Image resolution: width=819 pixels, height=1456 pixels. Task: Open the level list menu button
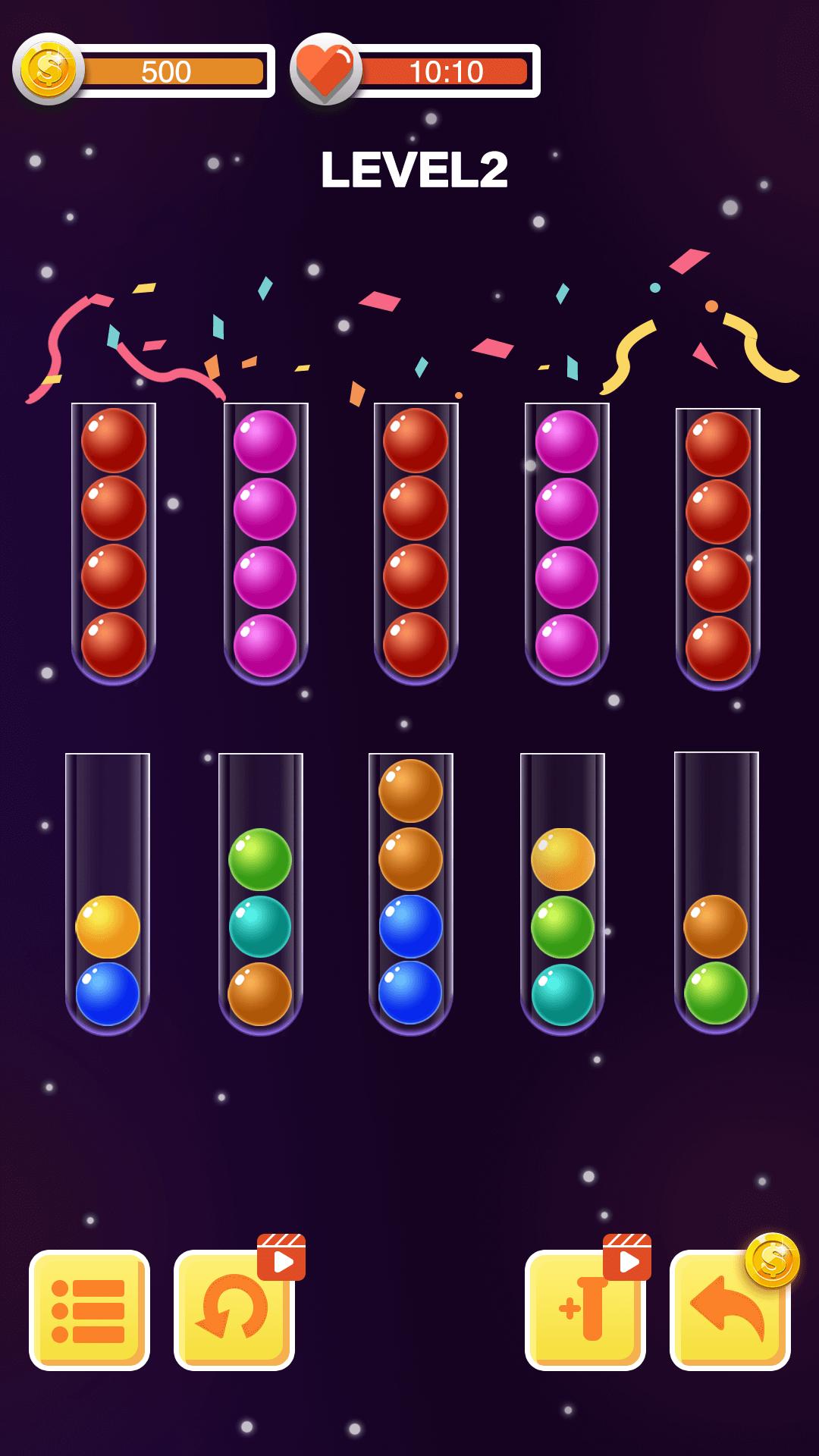pyautogui.click(x=89, y=1310)
